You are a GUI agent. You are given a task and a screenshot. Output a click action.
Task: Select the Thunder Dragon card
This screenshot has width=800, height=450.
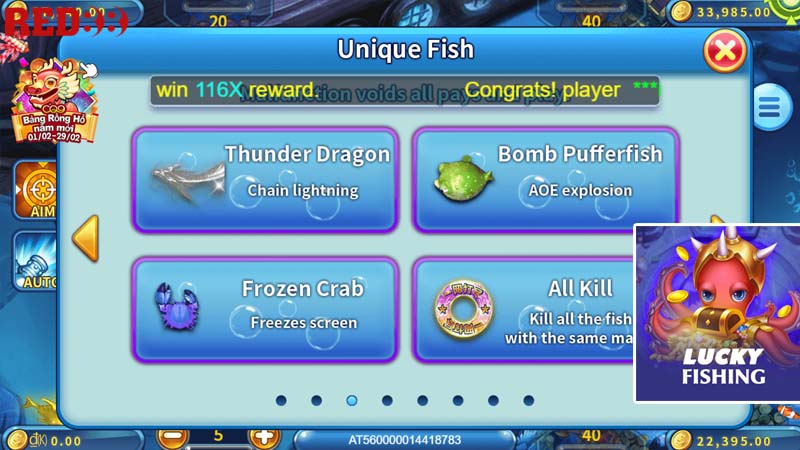point(265,180)
